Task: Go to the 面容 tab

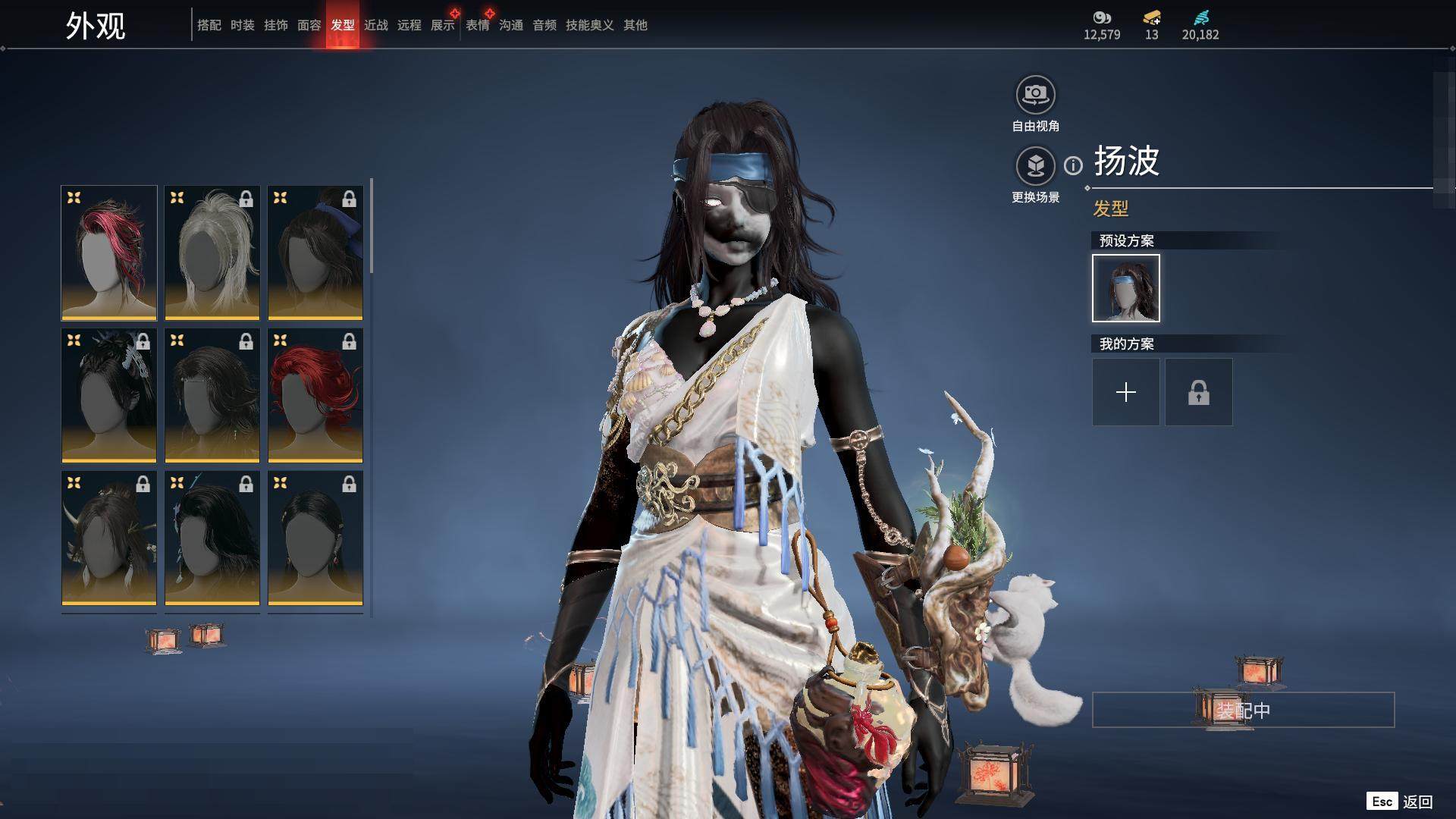Action: point(309,25)
